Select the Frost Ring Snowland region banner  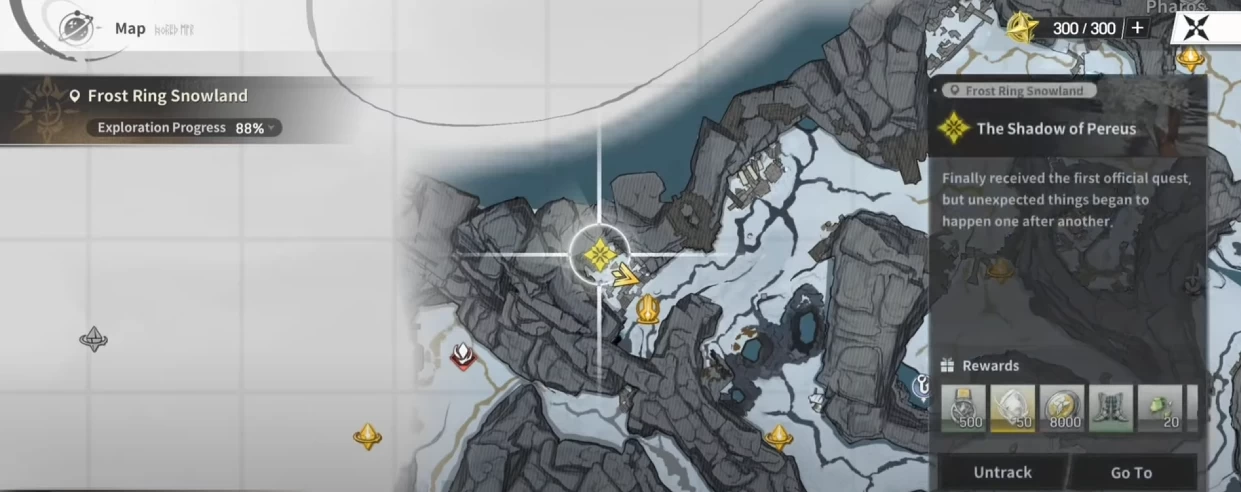tap(167, 96)
